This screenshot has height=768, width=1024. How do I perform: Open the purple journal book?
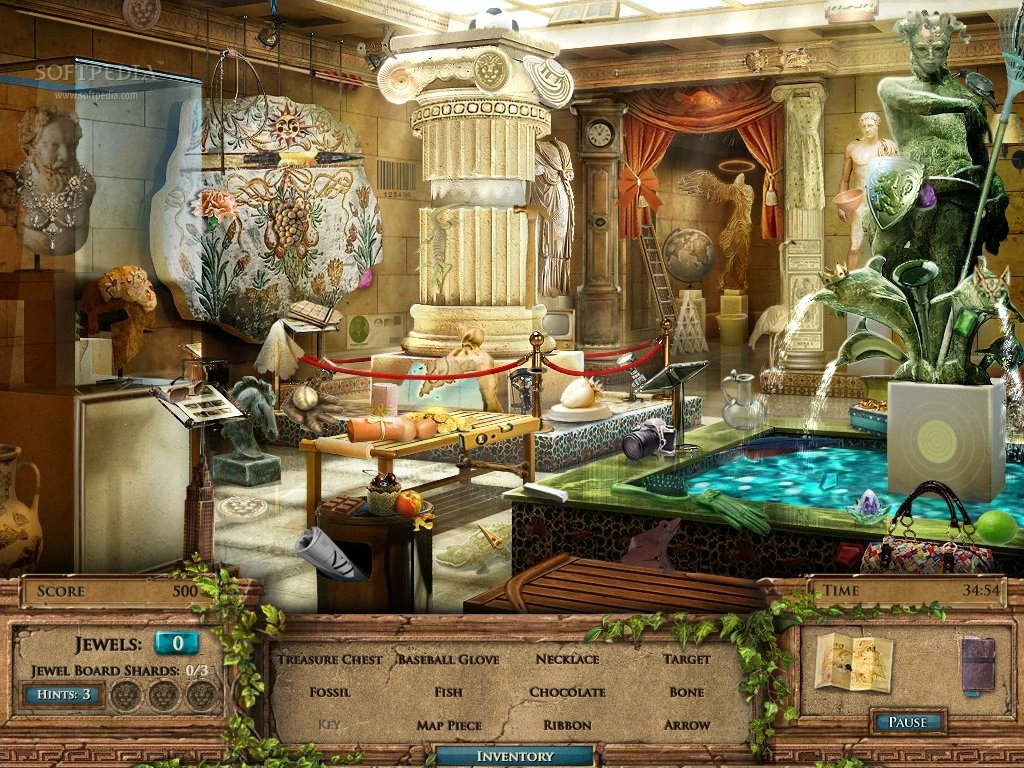click(x=977, y=664)
